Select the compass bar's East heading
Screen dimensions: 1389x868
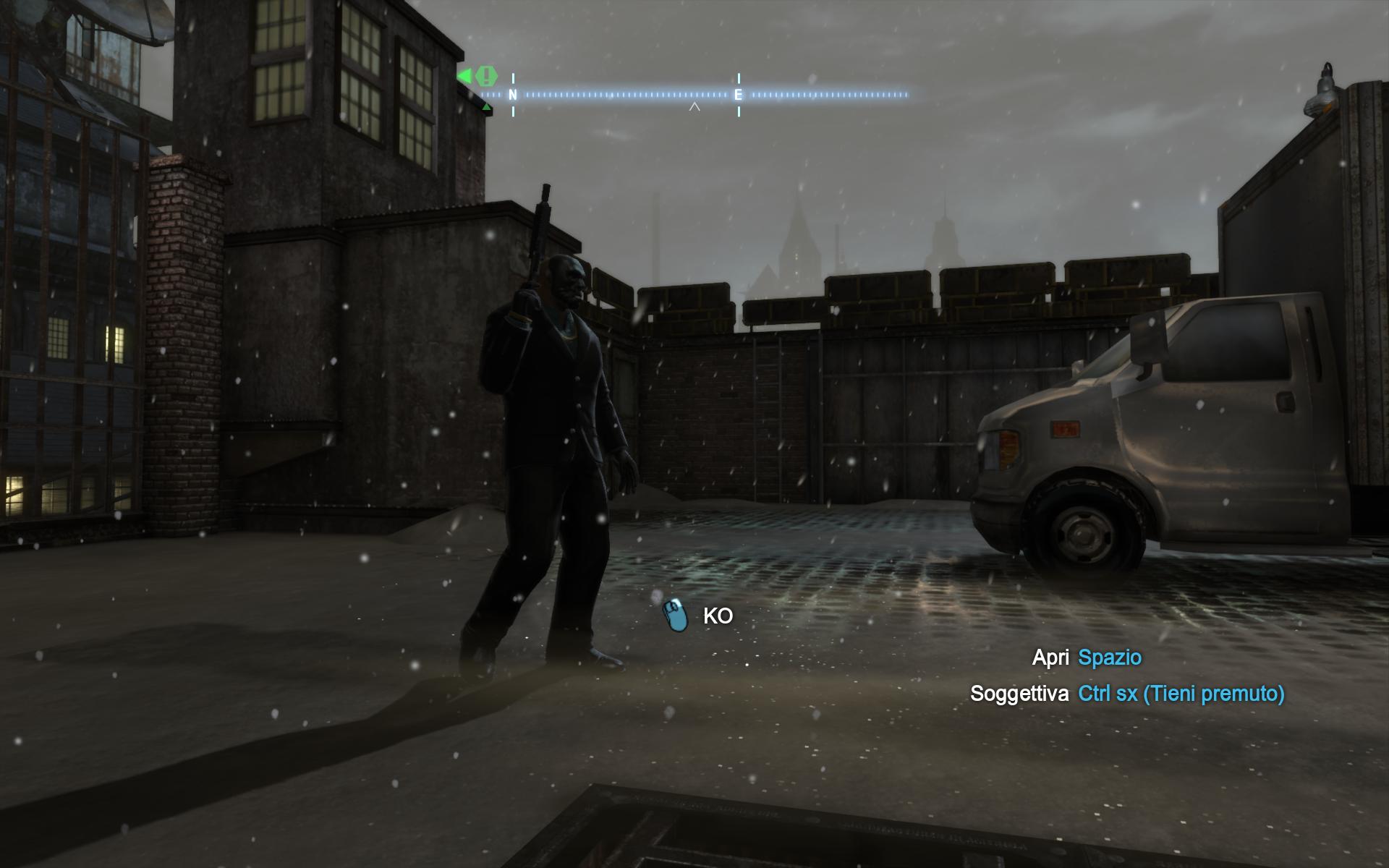pyautogui.click(x=738, y=95)
